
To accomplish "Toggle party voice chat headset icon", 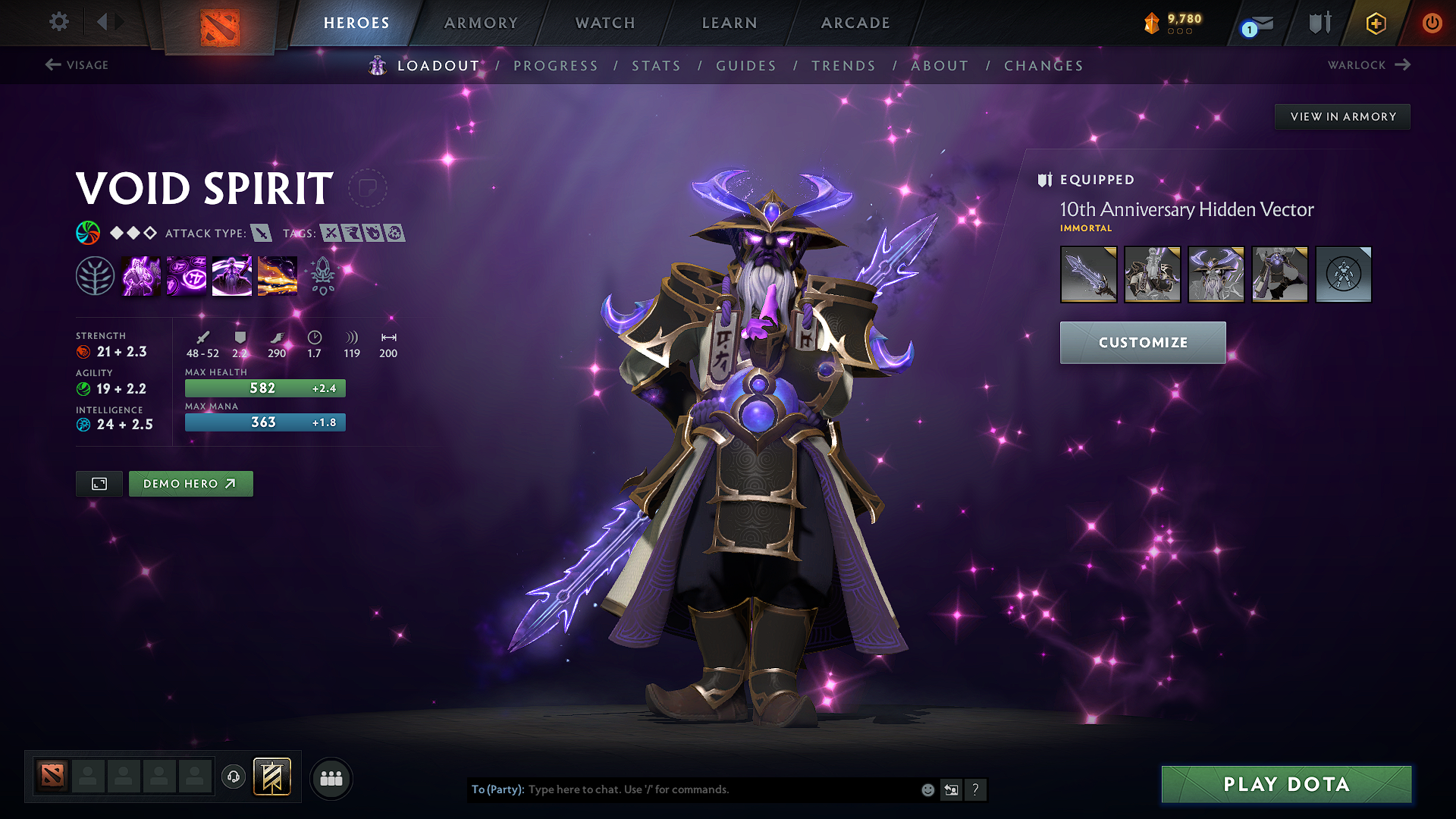I will pos(233,777).
